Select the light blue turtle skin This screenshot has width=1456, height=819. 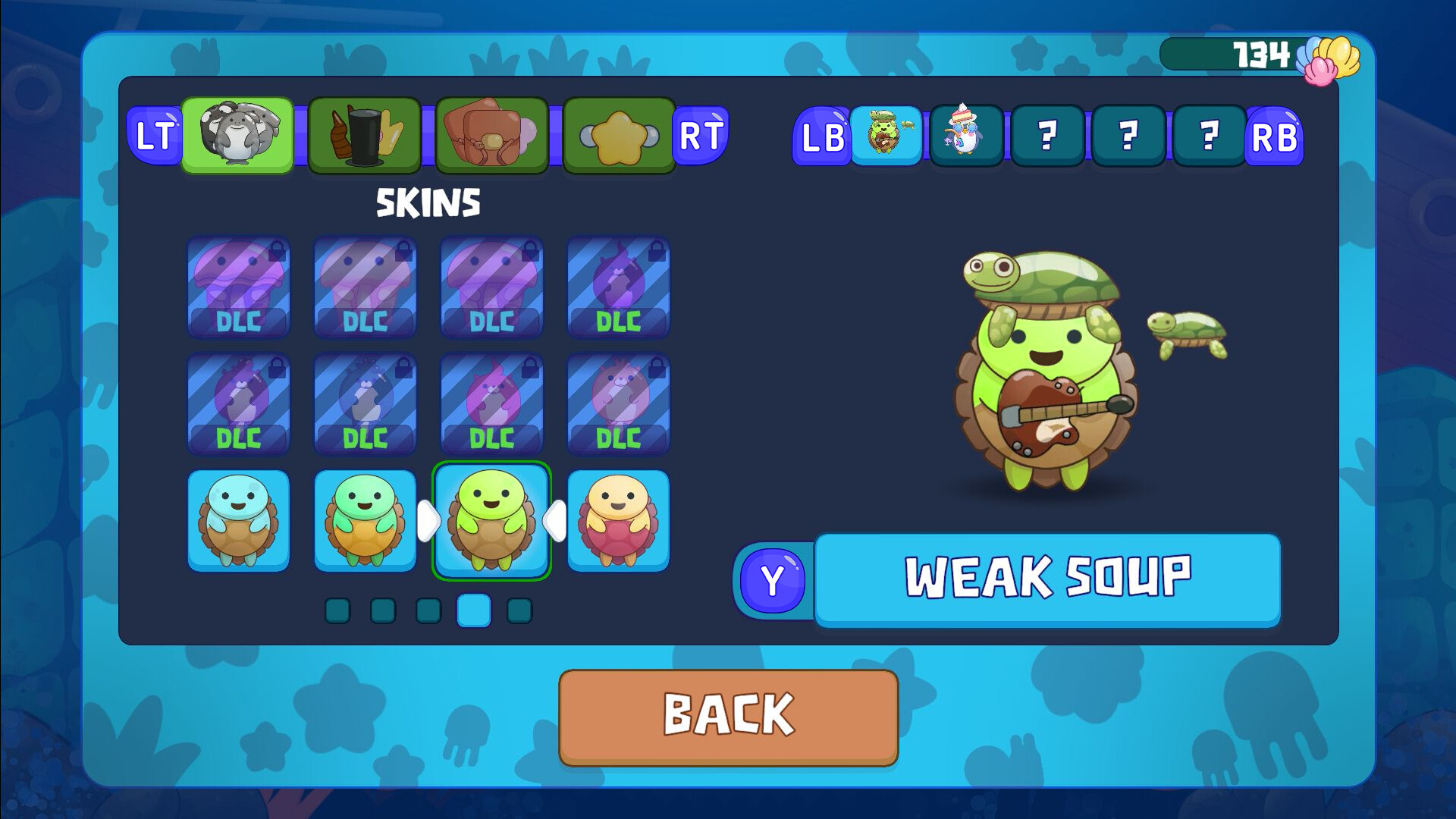click(238, 520)
